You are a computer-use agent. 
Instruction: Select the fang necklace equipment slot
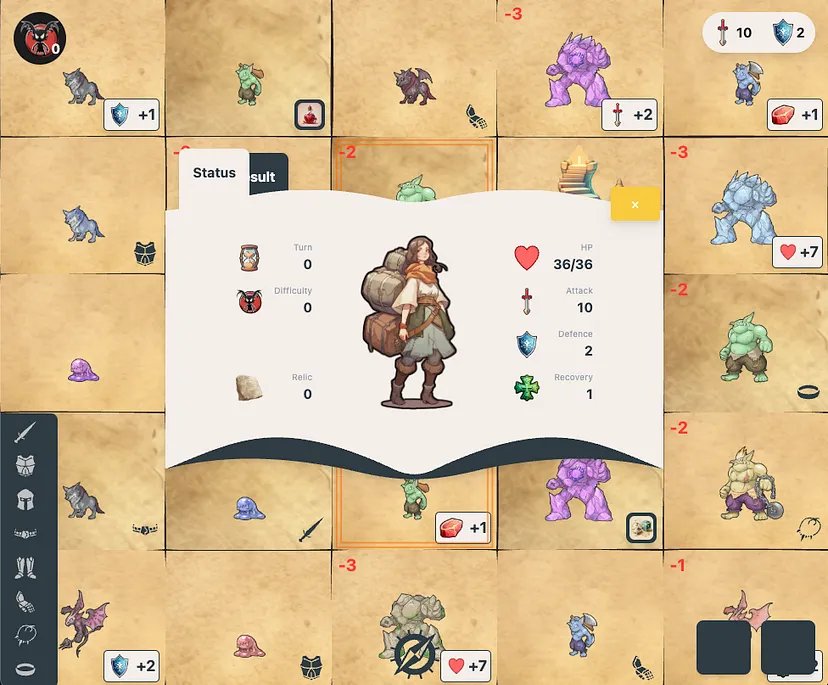[x=26, y=634]
